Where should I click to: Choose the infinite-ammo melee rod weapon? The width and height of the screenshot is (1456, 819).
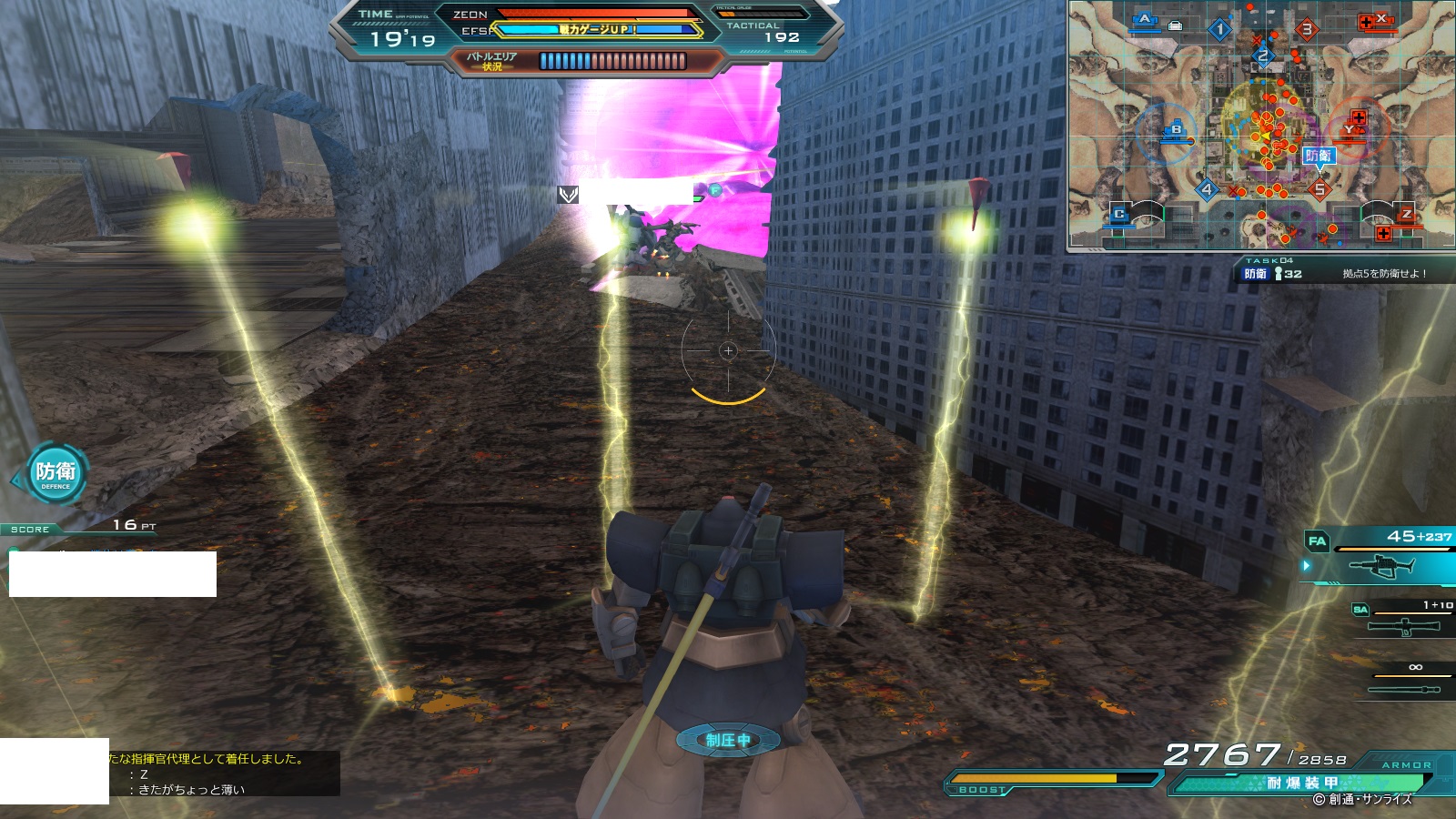(x=1407, y=688)
